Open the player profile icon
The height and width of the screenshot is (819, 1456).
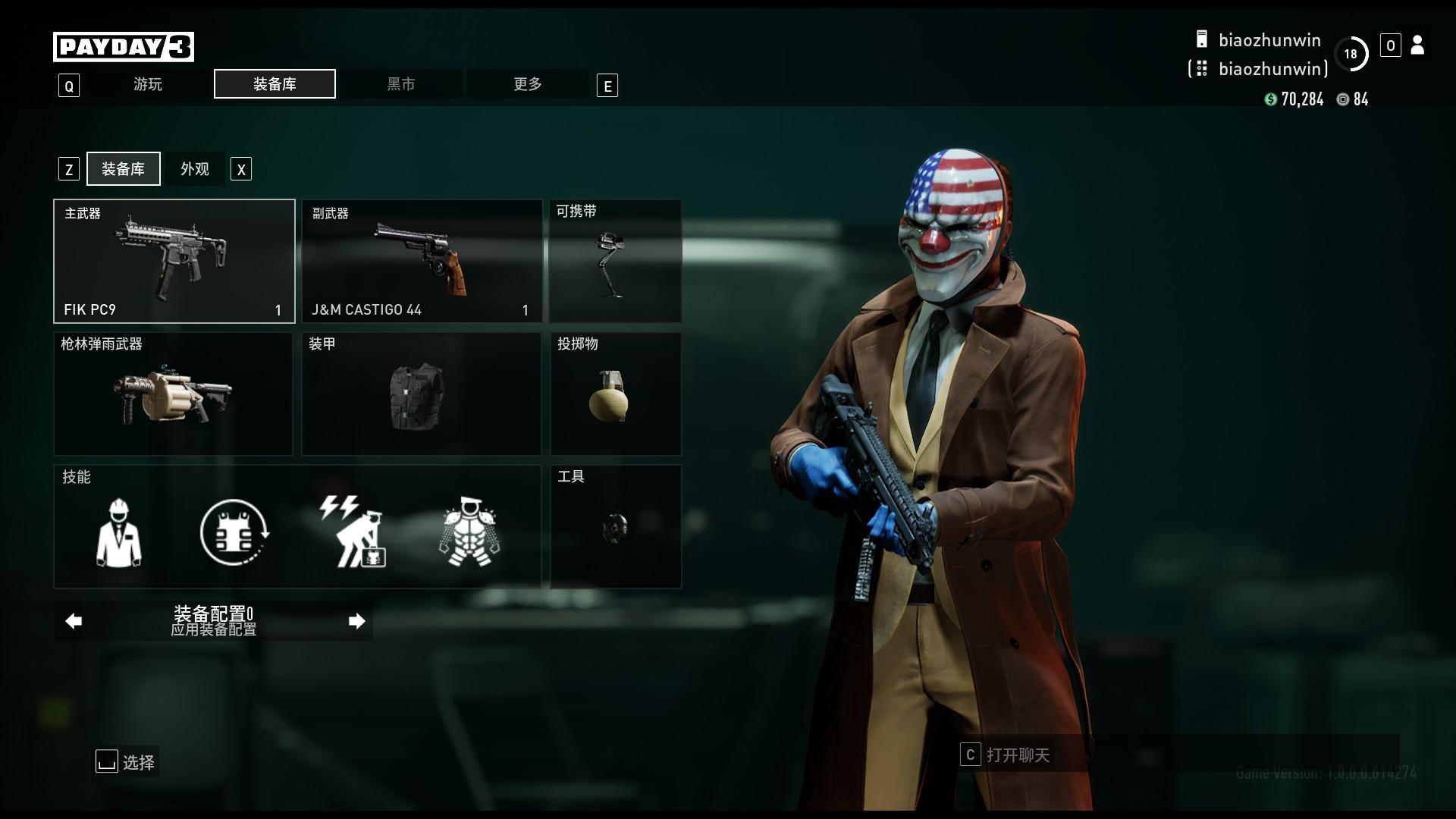[1417, 45]
